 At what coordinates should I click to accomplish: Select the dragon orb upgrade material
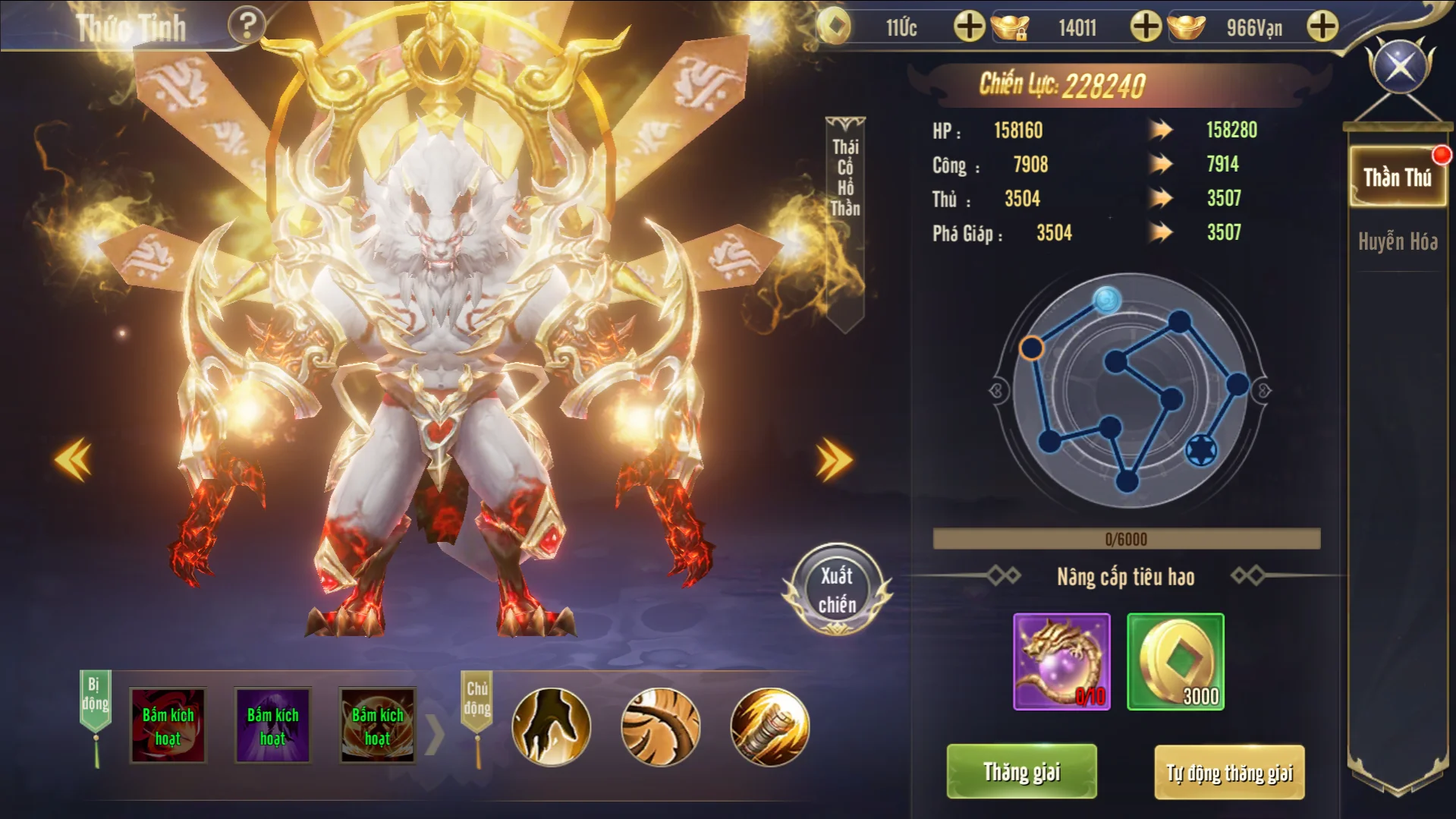coord(1061,662)
